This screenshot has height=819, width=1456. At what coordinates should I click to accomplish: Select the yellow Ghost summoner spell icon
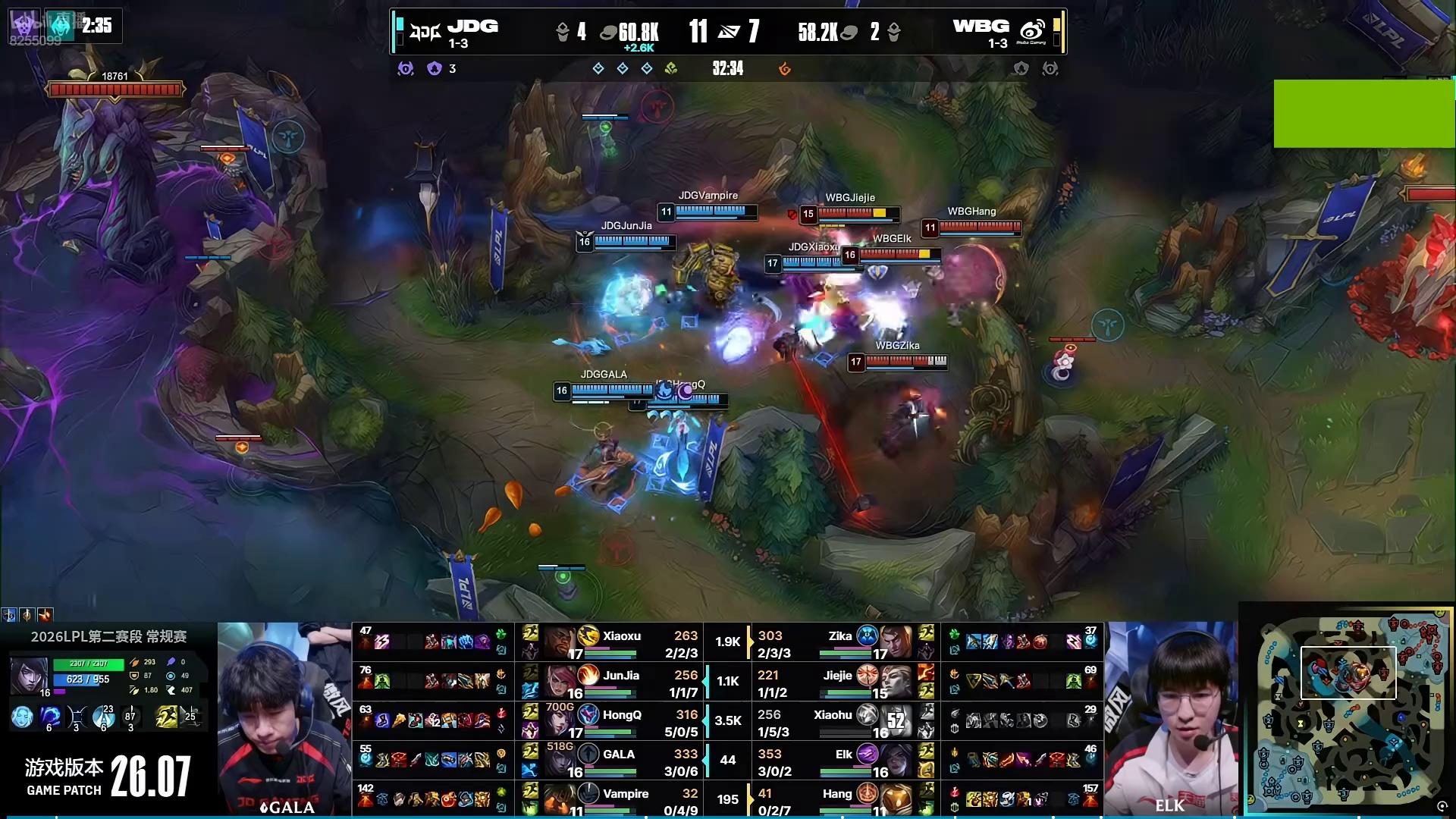point(166,717)
